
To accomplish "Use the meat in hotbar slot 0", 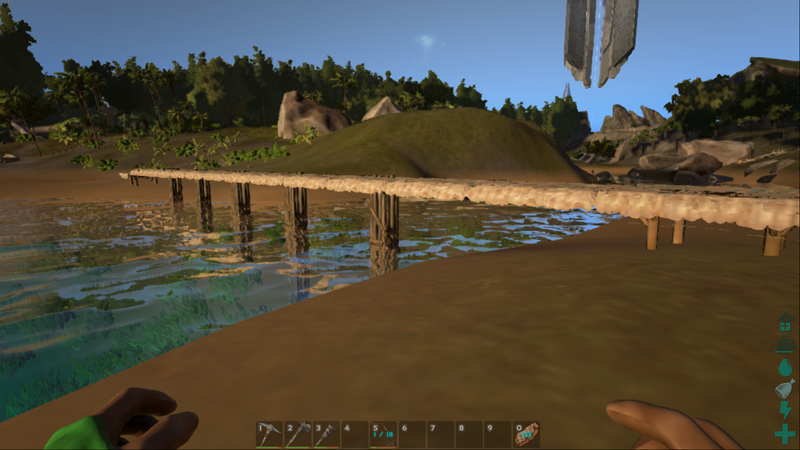I will pos(527,434).
